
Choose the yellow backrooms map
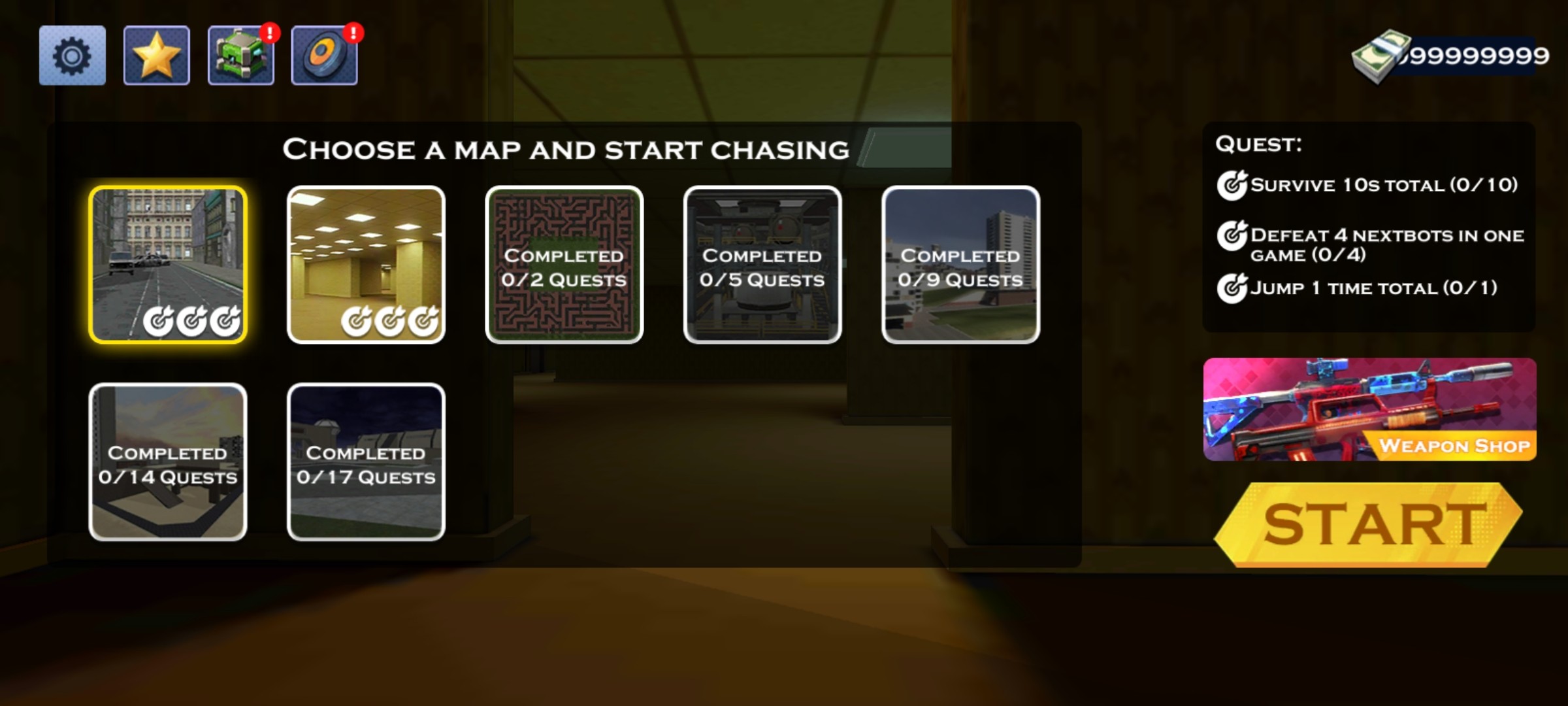click(x=366, y=265)
